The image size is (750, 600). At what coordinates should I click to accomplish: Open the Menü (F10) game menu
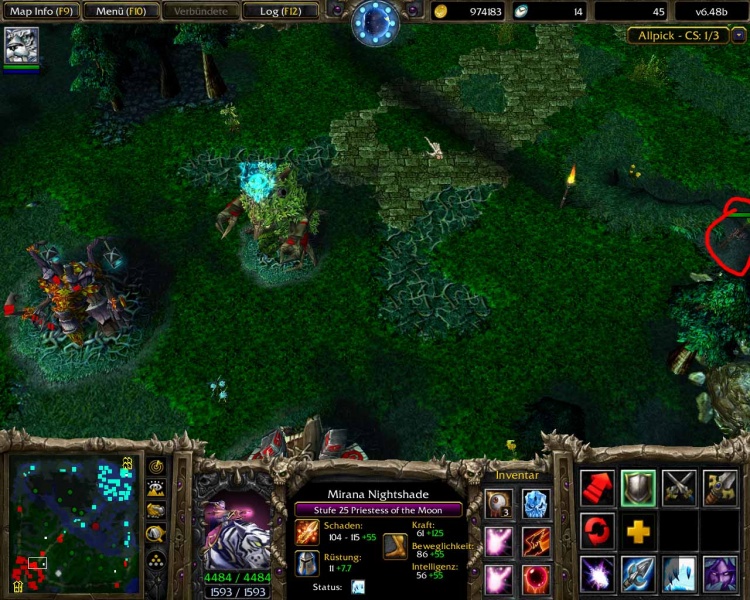[117, 11]
